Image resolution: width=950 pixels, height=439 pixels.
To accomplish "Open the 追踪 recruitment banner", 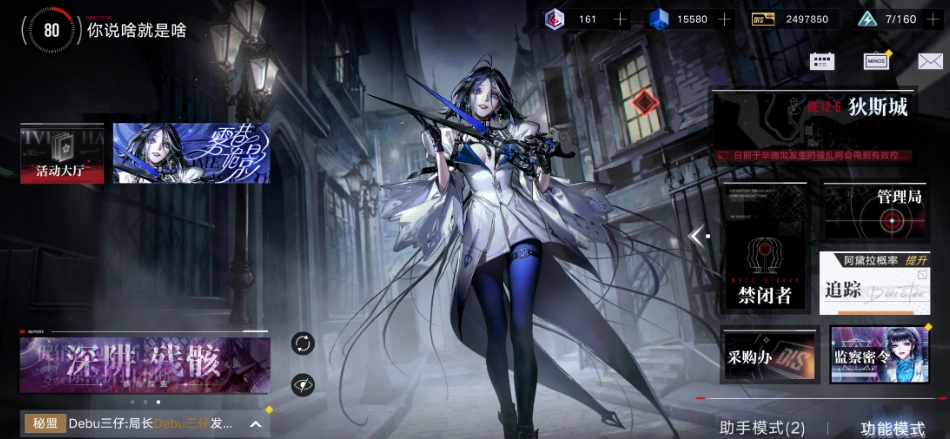I will [x=875, y=282].
